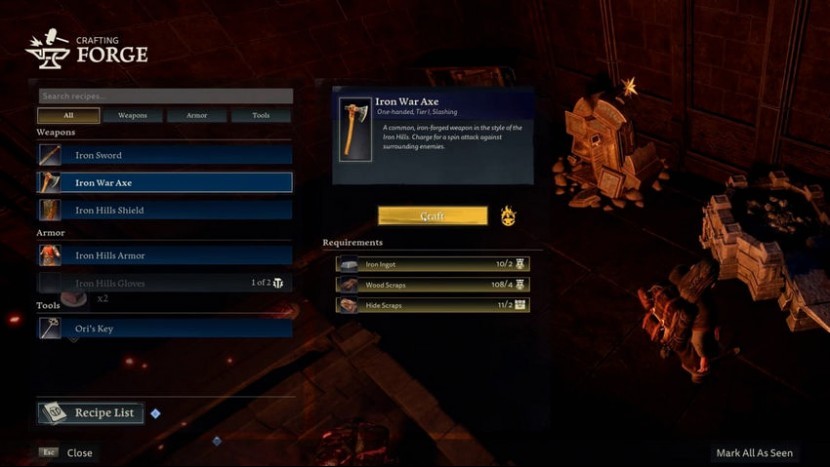Open the Armor category tab

point(197,116)
